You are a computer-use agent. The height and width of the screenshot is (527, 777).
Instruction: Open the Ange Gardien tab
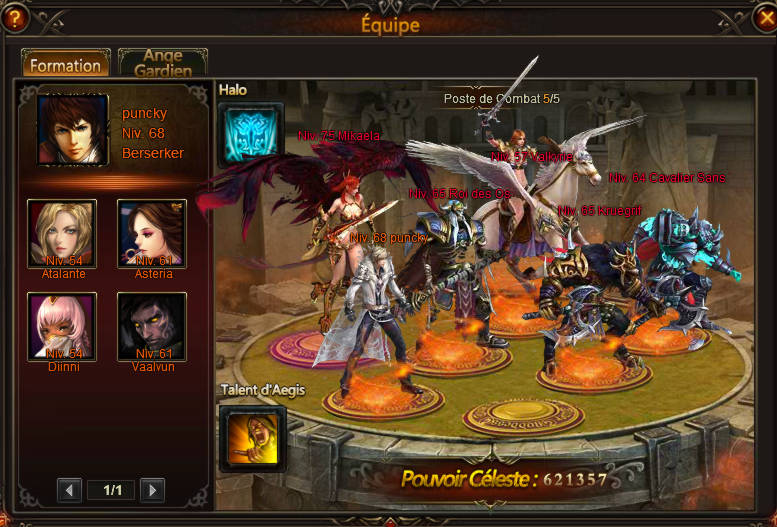click(x=162, y=63)
